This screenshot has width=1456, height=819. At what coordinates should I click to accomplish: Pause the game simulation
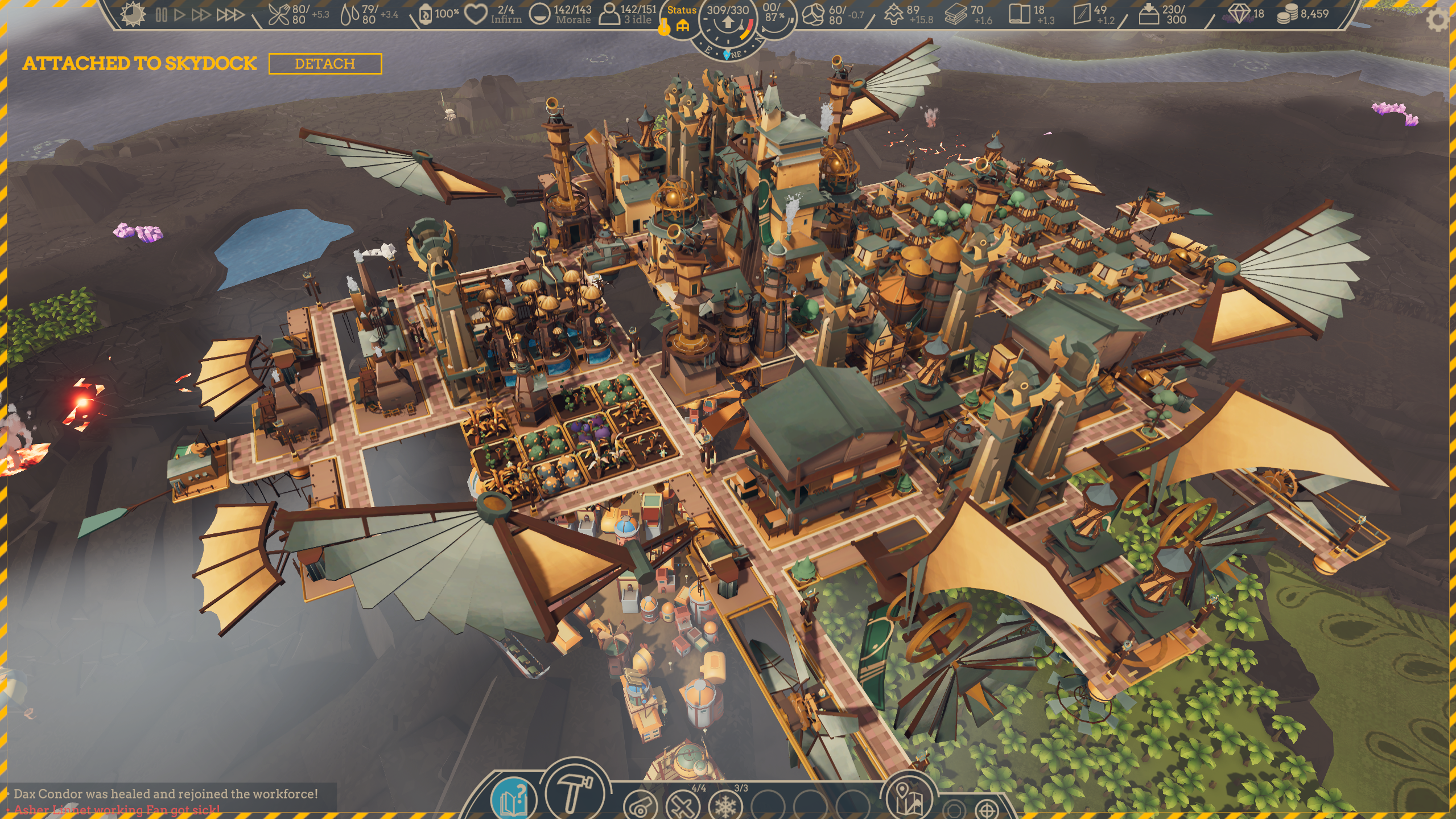tap(162, 15)
